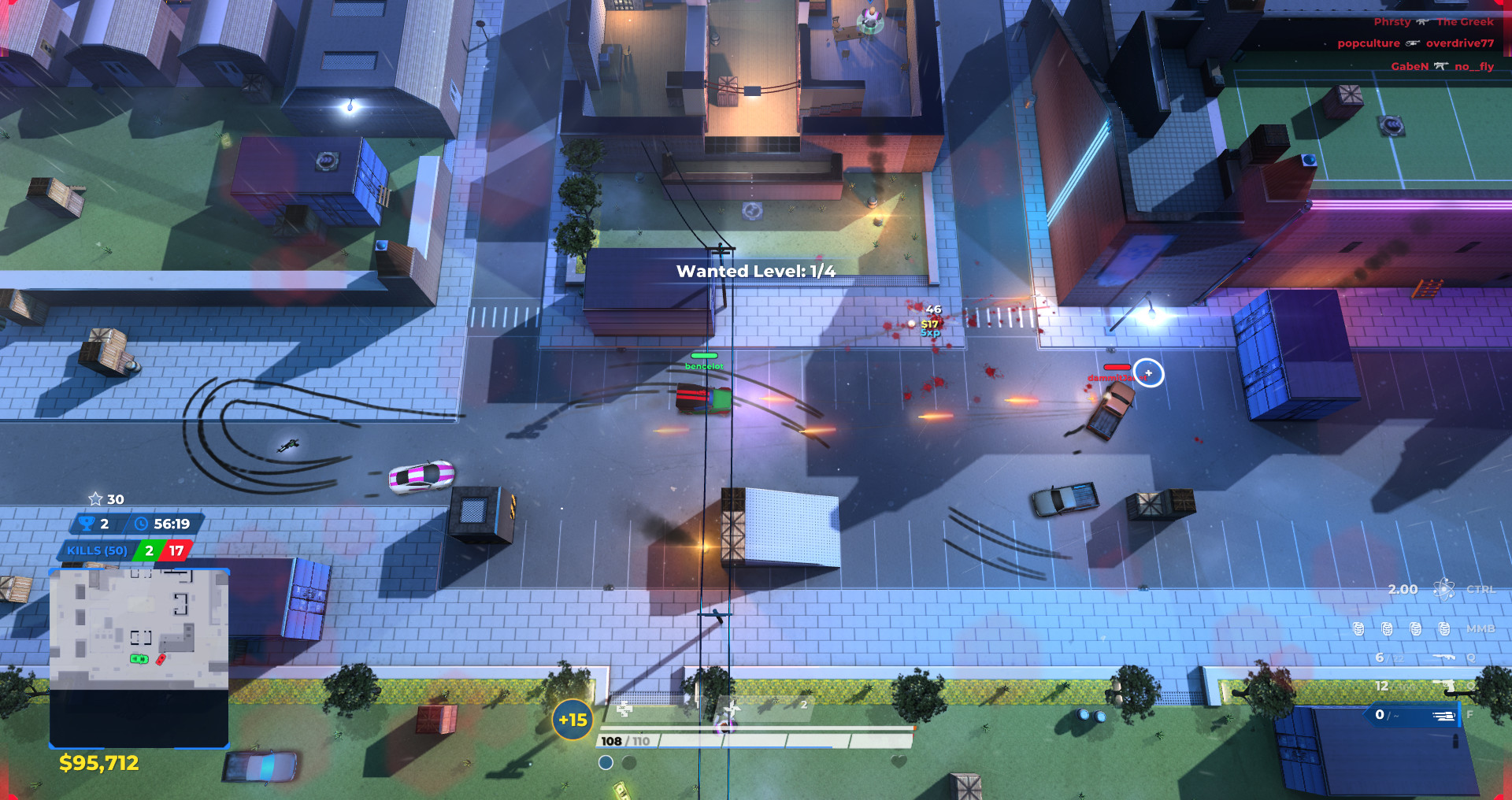Activate the atom special ability icon
1512x800 pixels.
(1443, 589)
